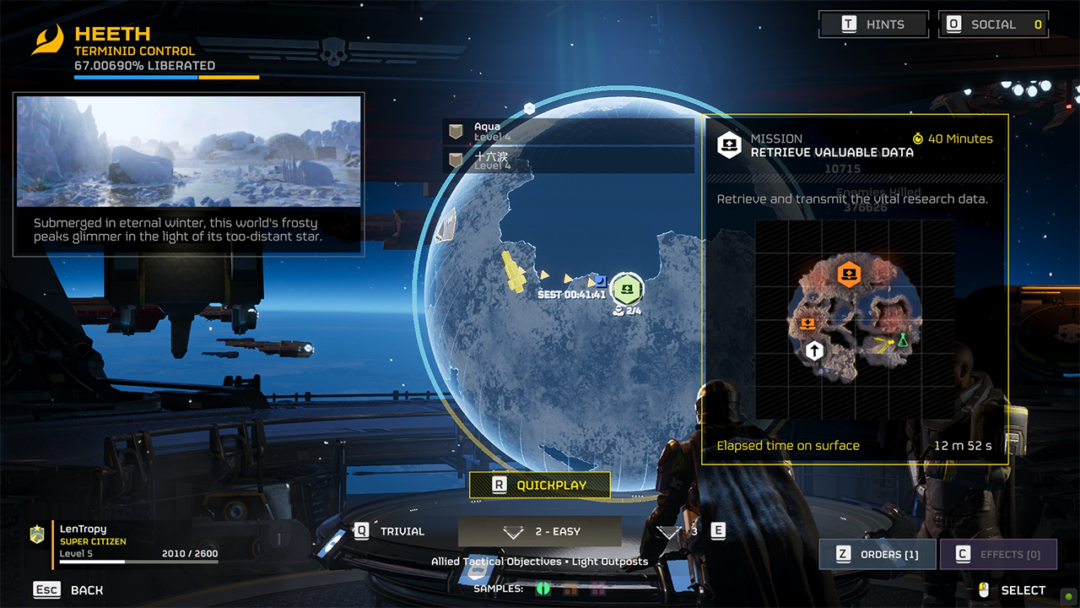
Task: Go back to the previous screen
Action: click(x=68, y=590)
